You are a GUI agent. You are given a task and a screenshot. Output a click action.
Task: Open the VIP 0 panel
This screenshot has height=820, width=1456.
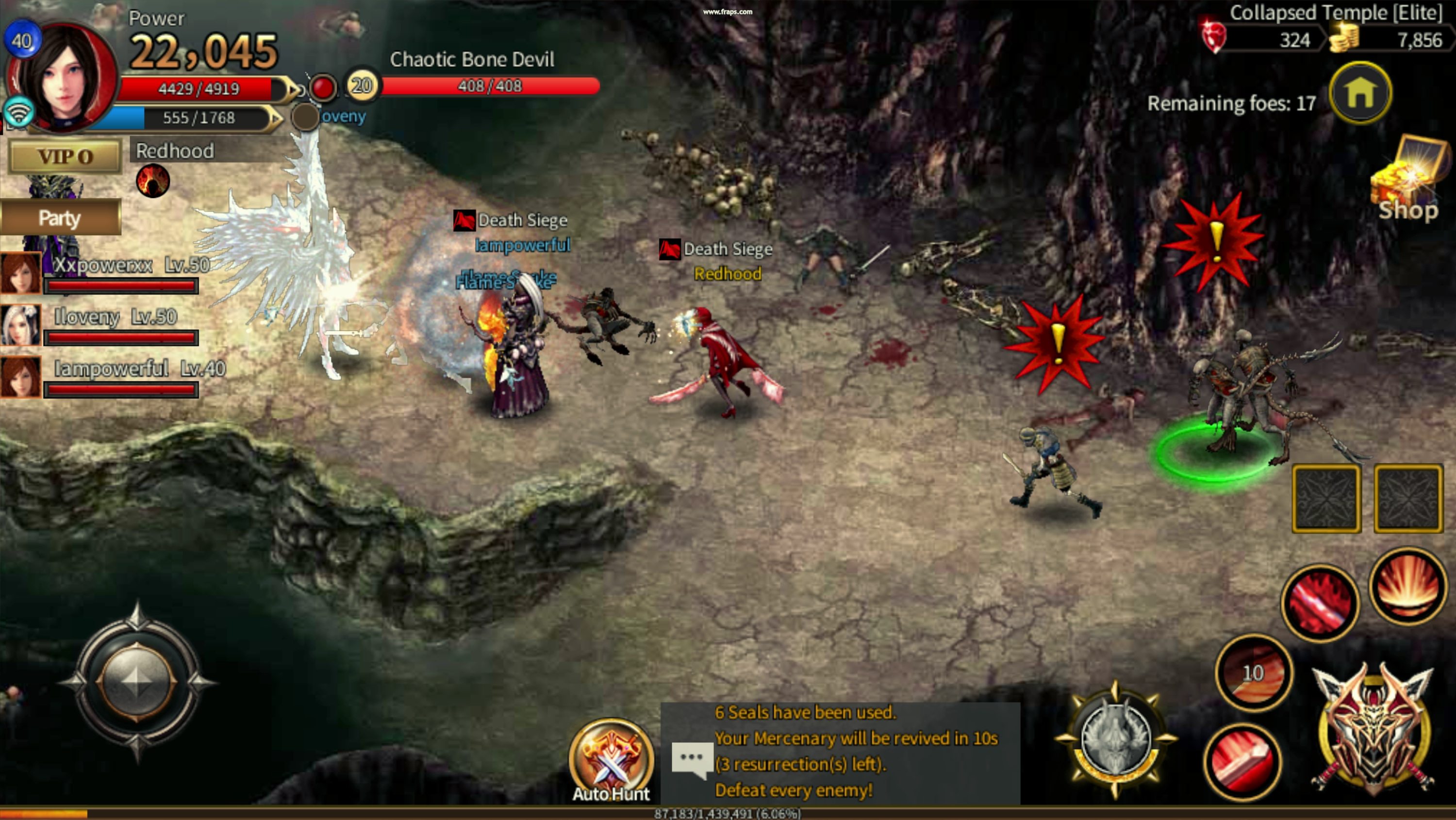click(65, 156)
